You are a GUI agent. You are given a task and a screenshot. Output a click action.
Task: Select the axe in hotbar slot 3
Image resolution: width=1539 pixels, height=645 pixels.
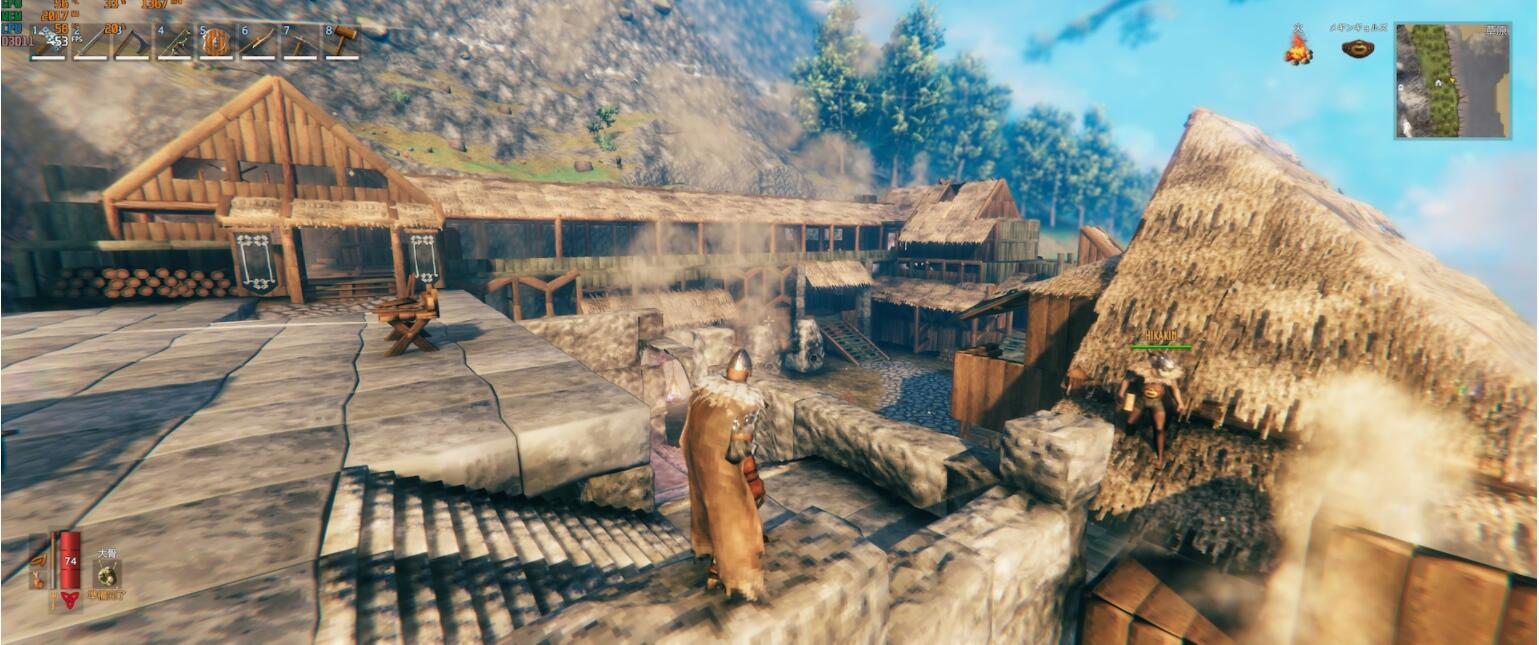click(x=132, y=42)
